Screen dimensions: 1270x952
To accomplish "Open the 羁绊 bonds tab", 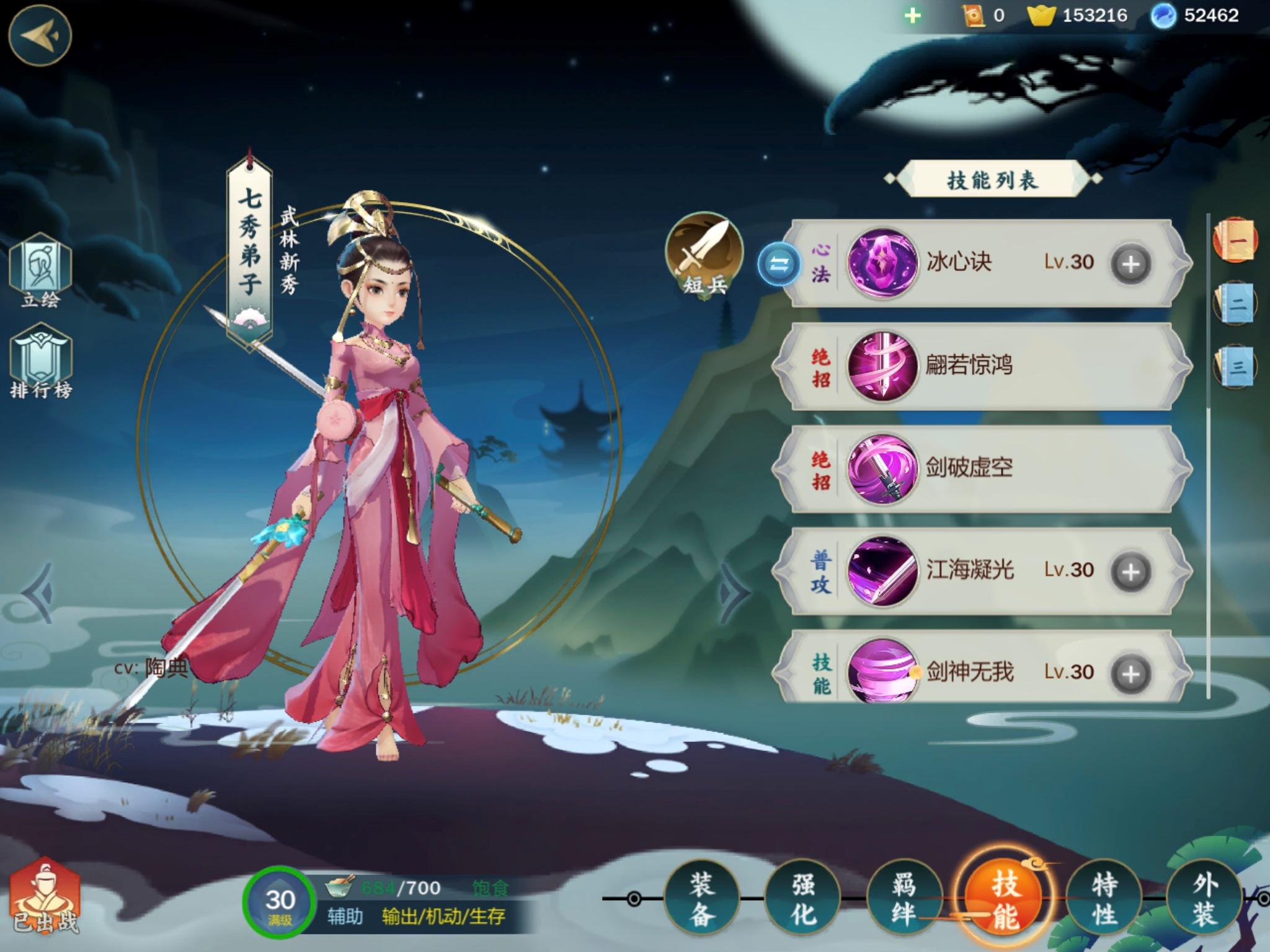I will click(904, 898).
